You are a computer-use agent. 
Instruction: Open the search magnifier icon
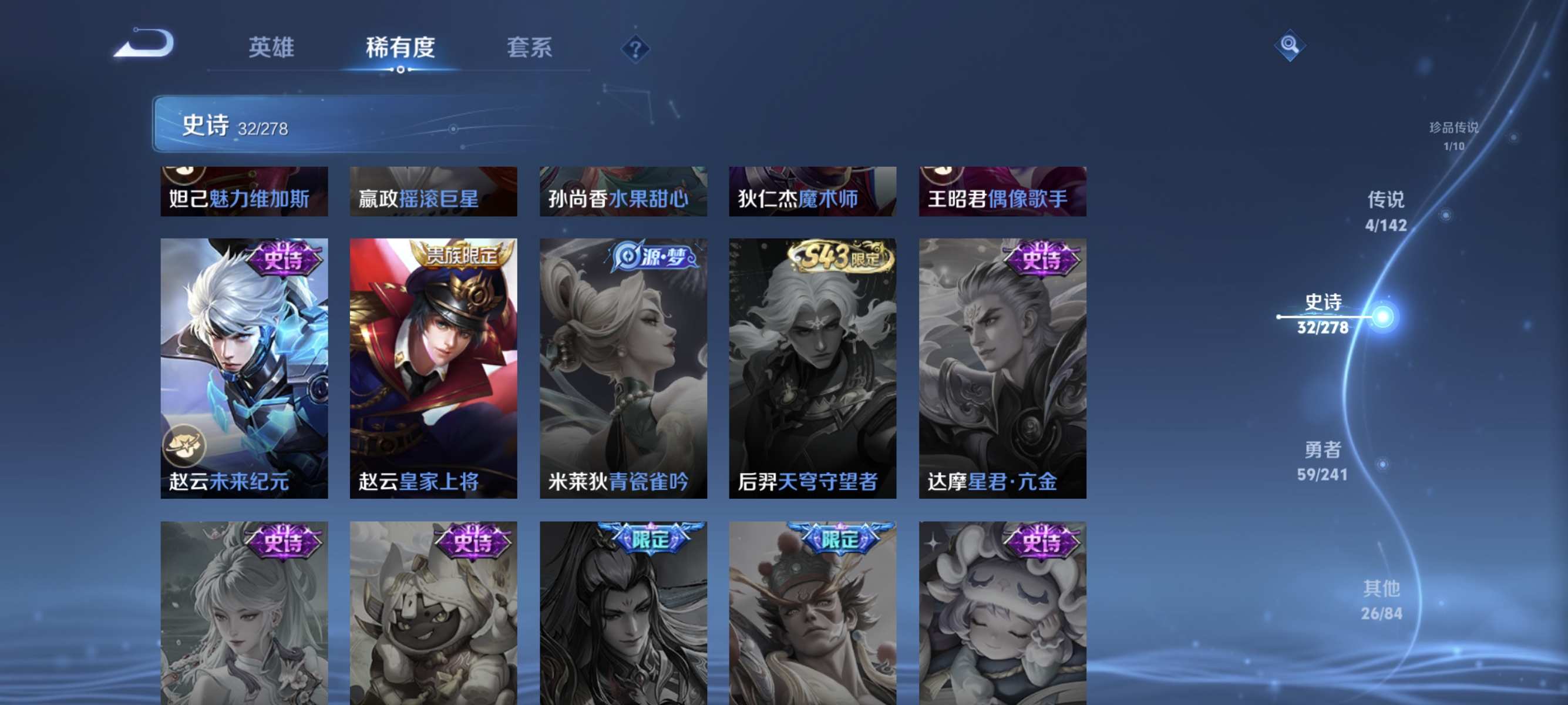click(x=1290, y=45)
